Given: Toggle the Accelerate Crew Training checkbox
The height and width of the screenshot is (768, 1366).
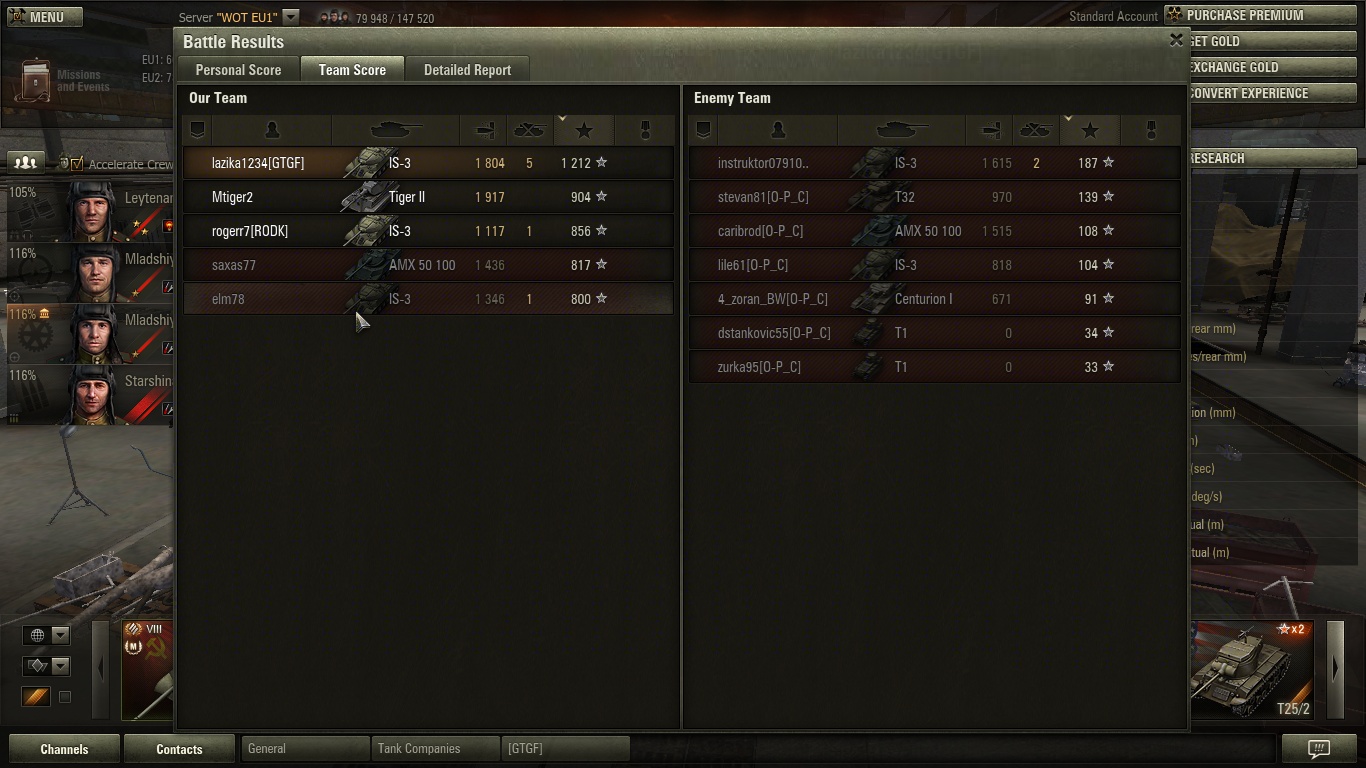Looking at the screenshot, I should [77, 163].
